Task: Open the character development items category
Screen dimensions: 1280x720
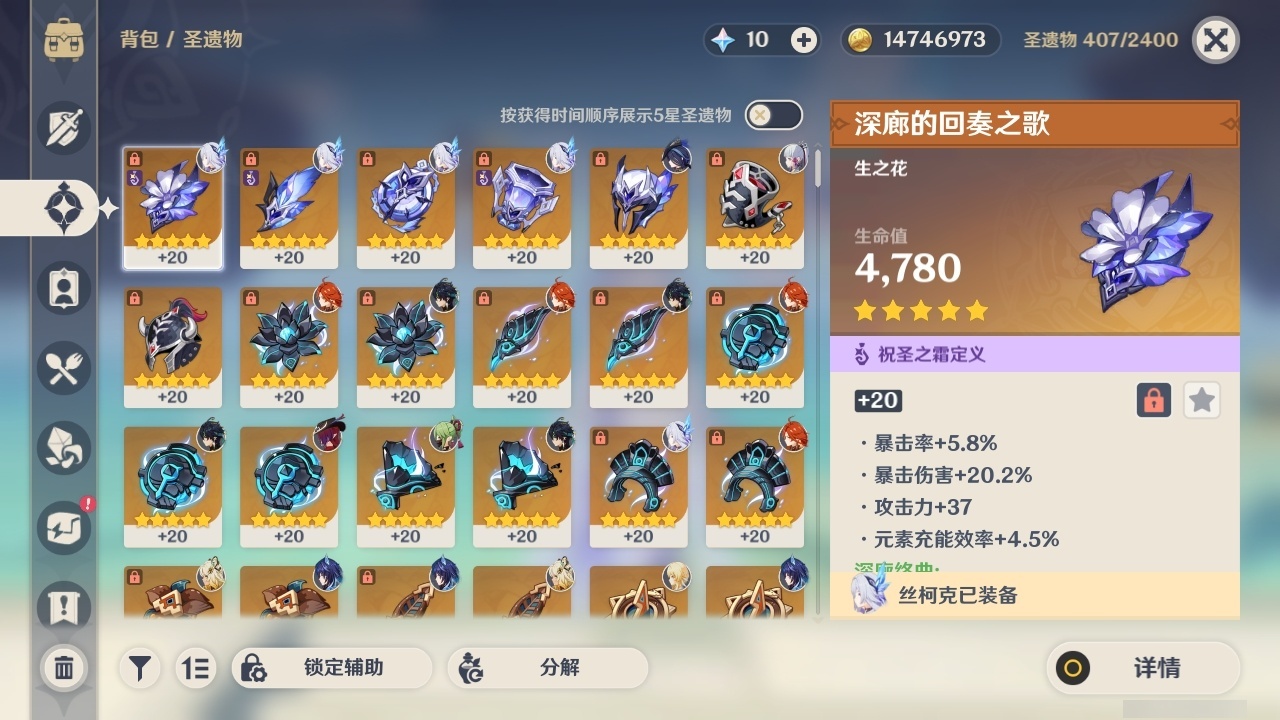Action: pyautogui.click(x=63, y=288)
